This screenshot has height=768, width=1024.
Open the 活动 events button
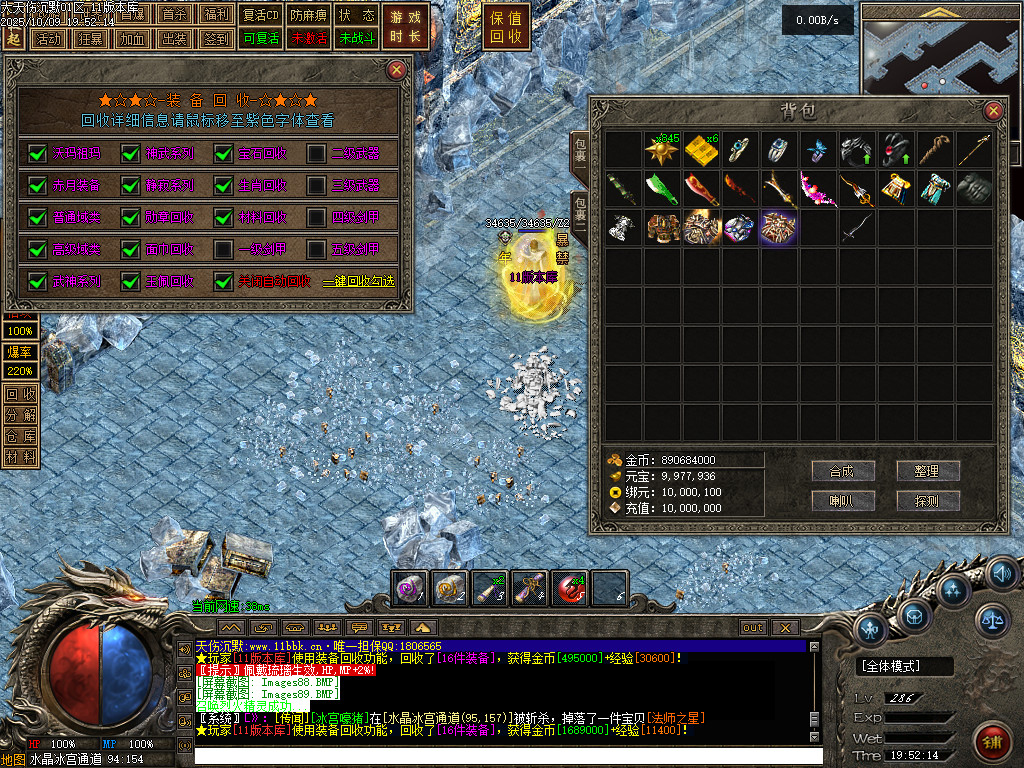click(x=48, y=39)
